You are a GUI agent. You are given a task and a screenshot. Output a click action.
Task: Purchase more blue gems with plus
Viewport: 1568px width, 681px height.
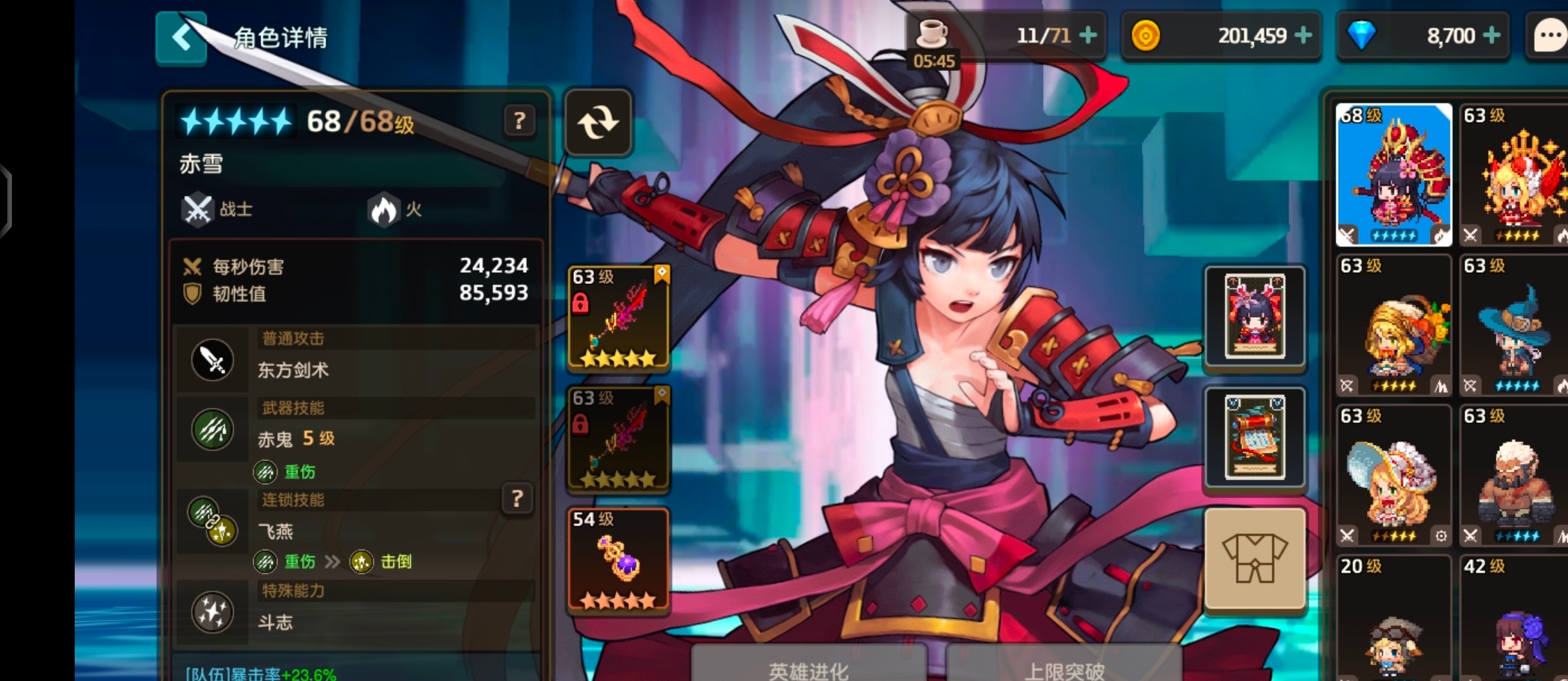tap(1492, 35)
